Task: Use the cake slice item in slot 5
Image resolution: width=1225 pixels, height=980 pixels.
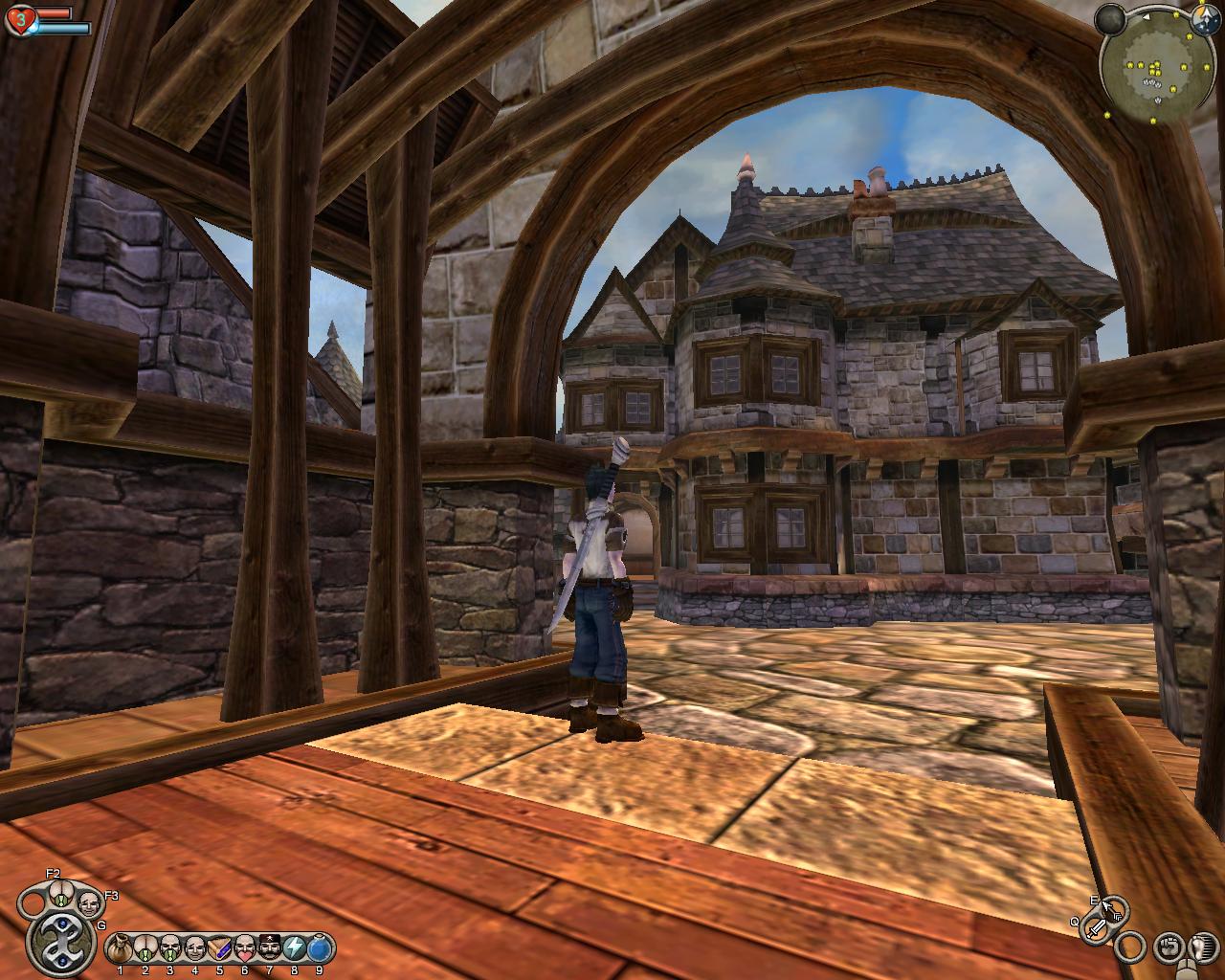Action: 220,948
